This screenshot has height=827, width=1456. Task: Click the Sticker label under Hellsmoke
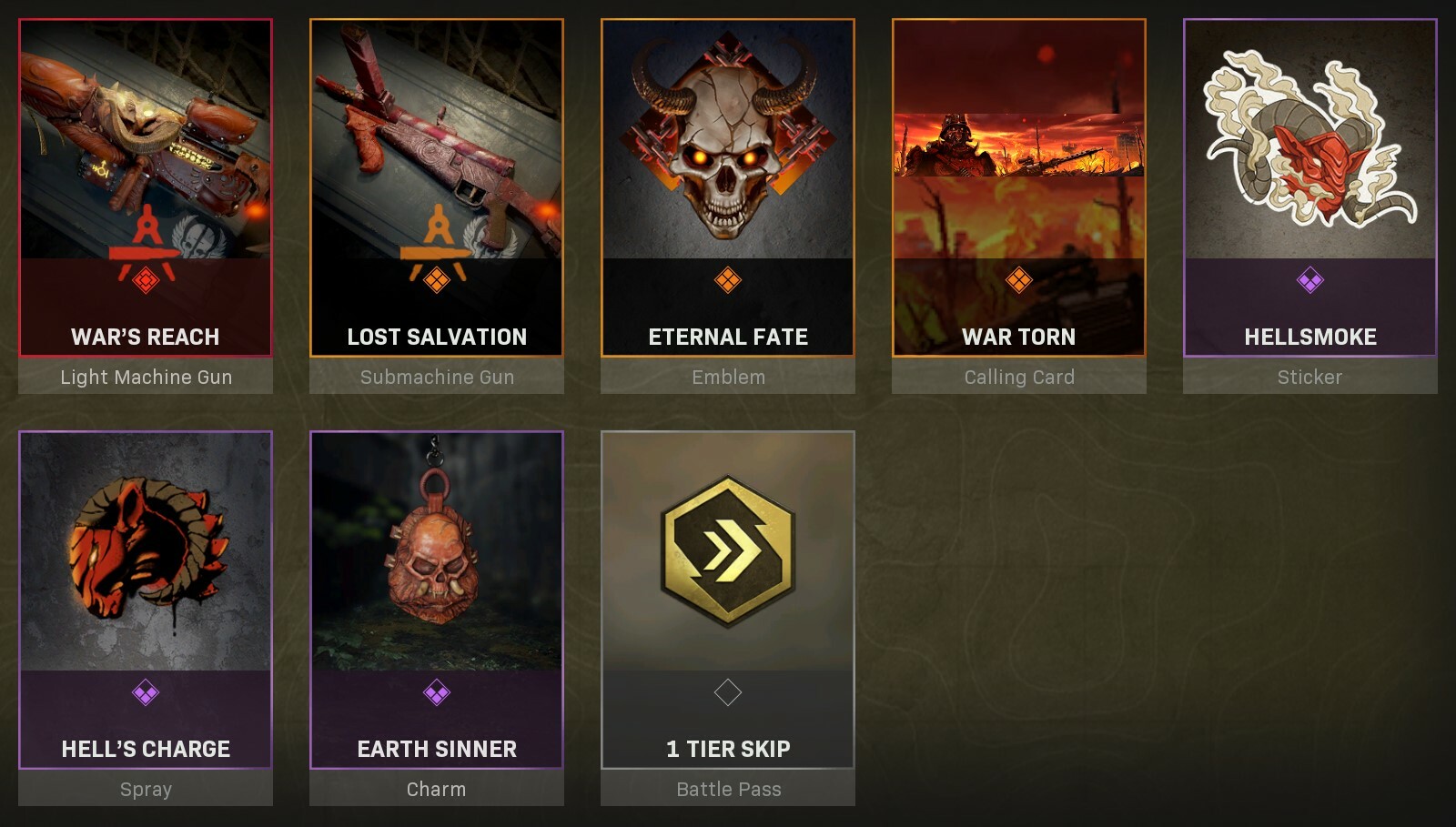click(1310, 377)
